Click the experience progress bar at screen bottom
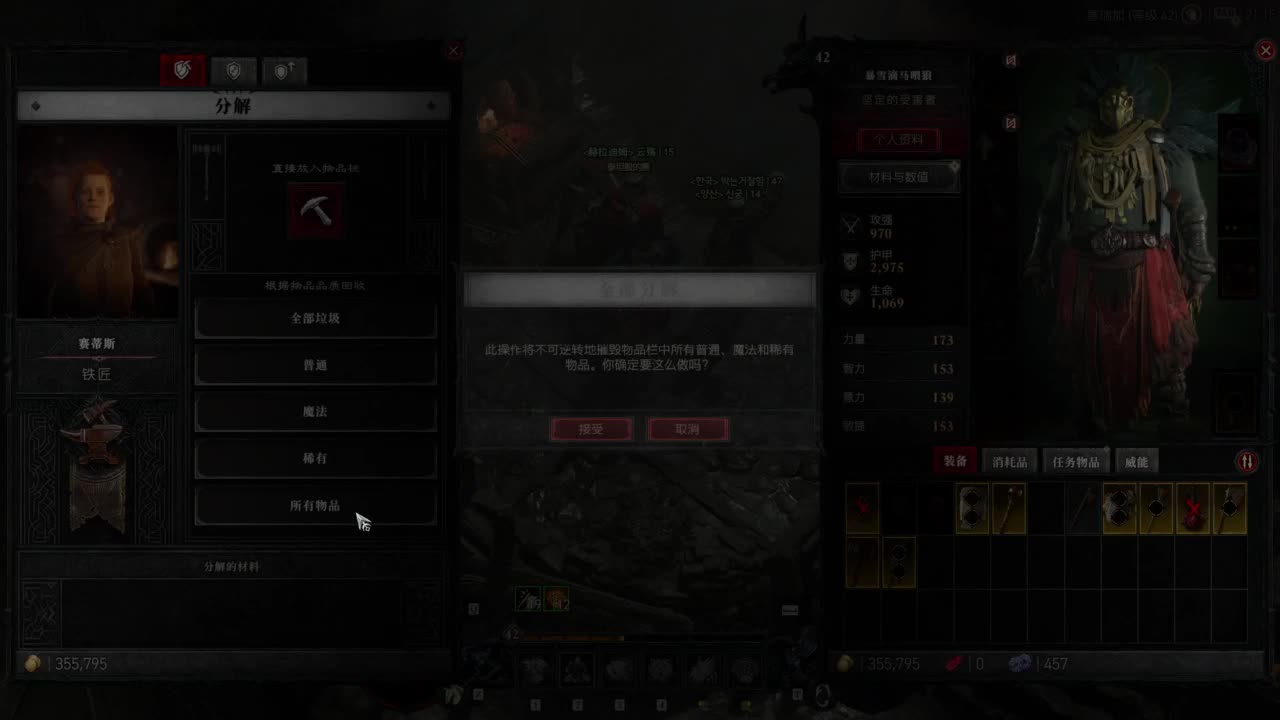The width and height of the screenshot is (1280, 720). tap(640, 638)
